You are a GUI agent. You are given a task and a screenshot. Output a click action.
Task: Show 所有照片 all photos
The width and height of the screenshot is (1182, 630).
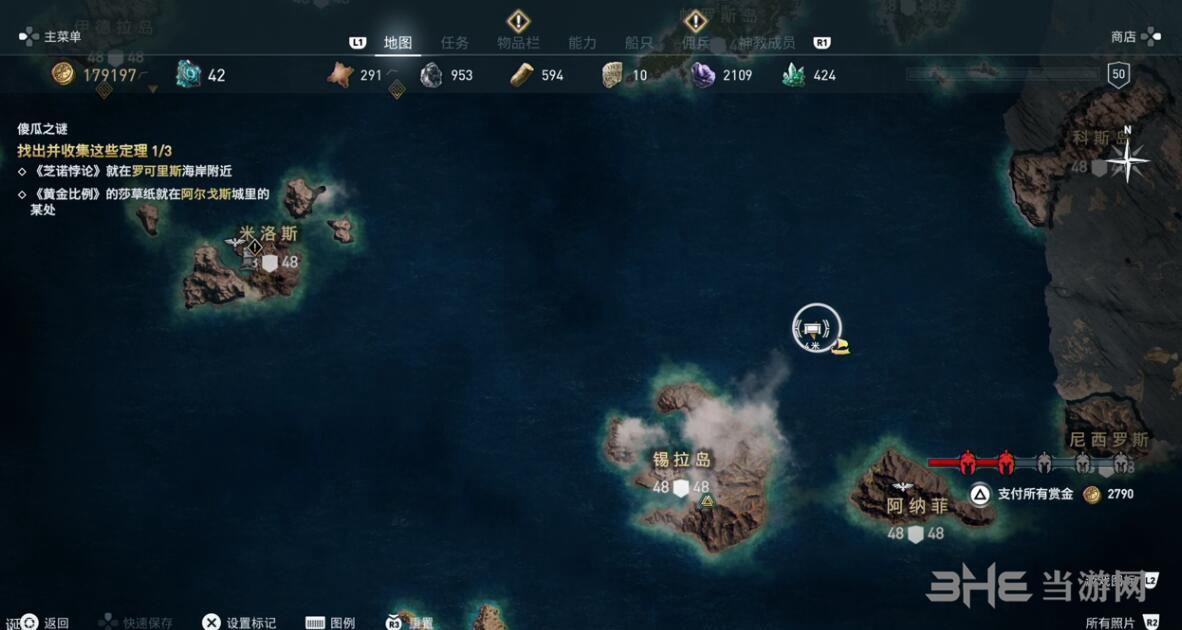(1110, 622)
